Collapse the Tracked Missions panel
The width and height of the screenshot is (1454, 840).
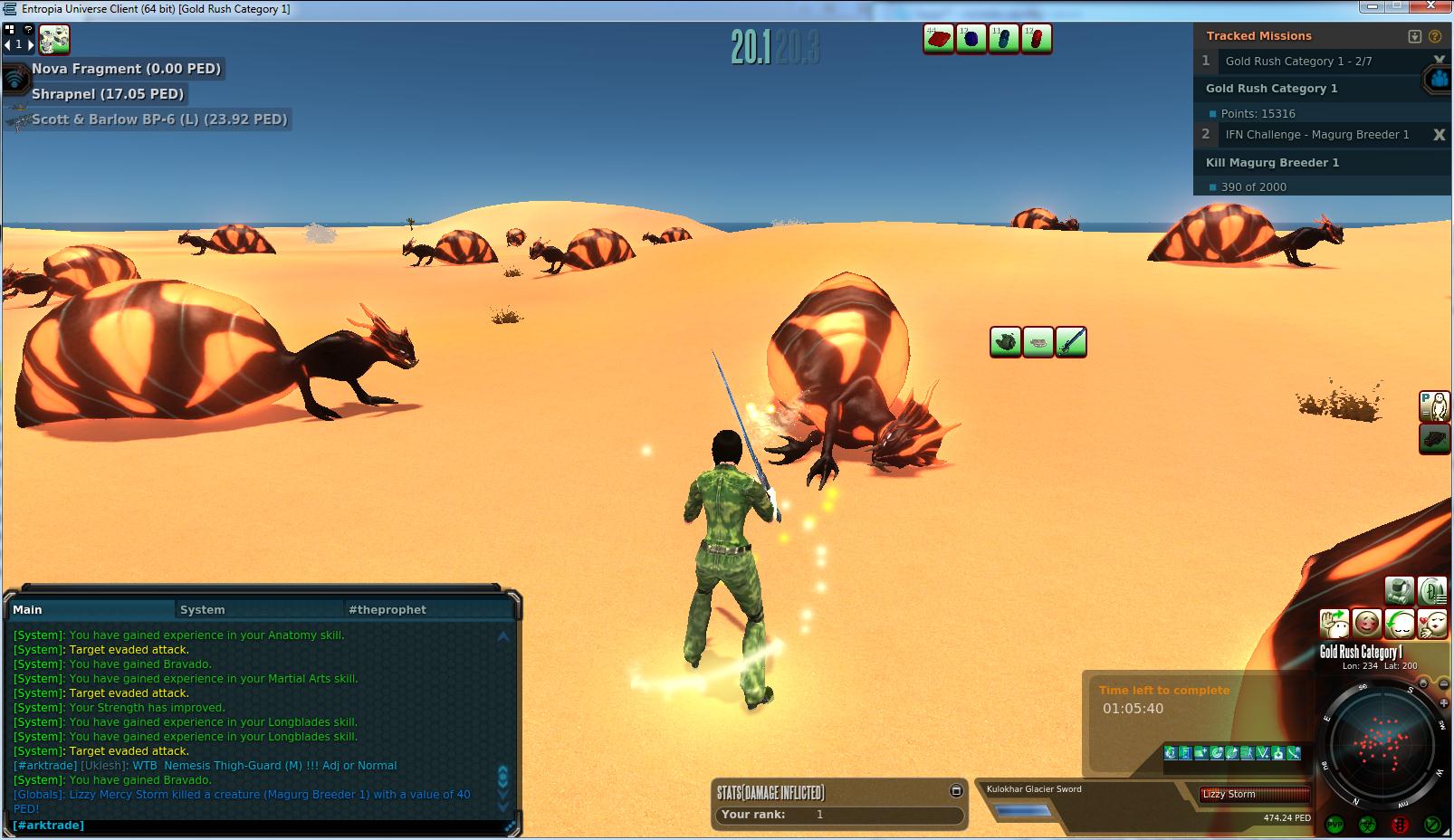point(1415,36)
